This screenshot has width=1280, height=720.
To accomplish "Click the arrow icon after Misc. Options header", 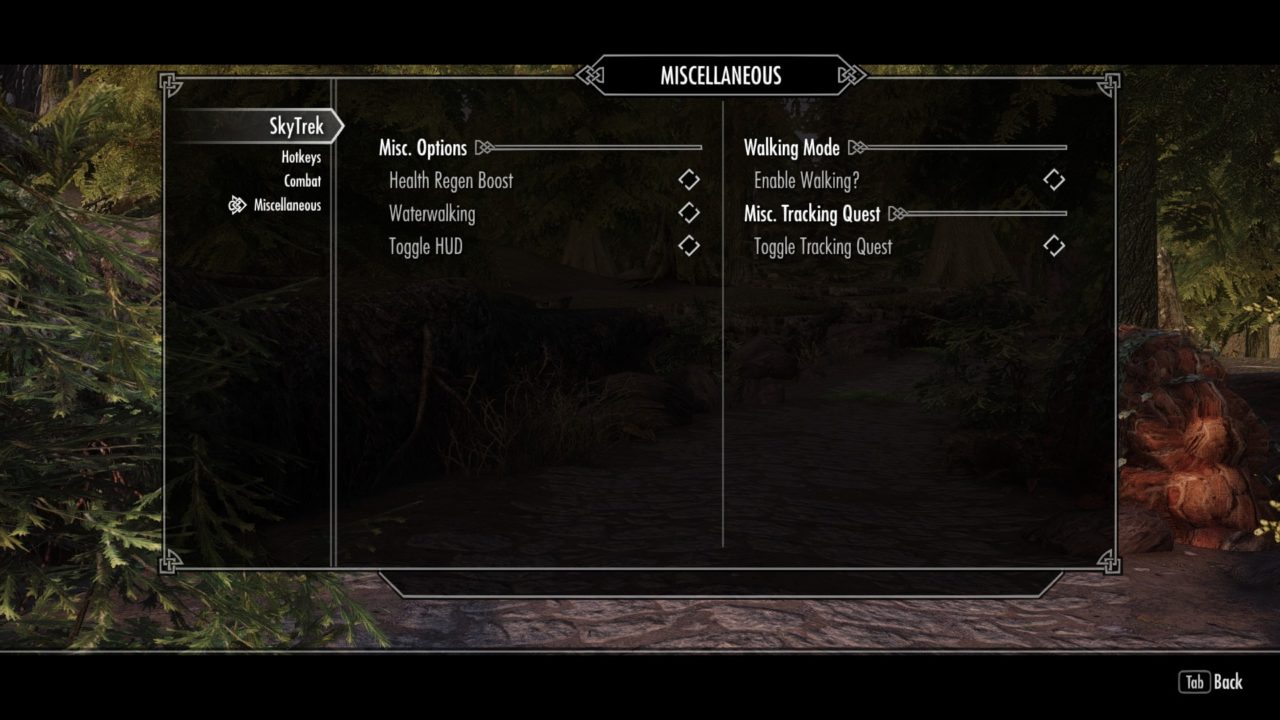I will point(485,147).
